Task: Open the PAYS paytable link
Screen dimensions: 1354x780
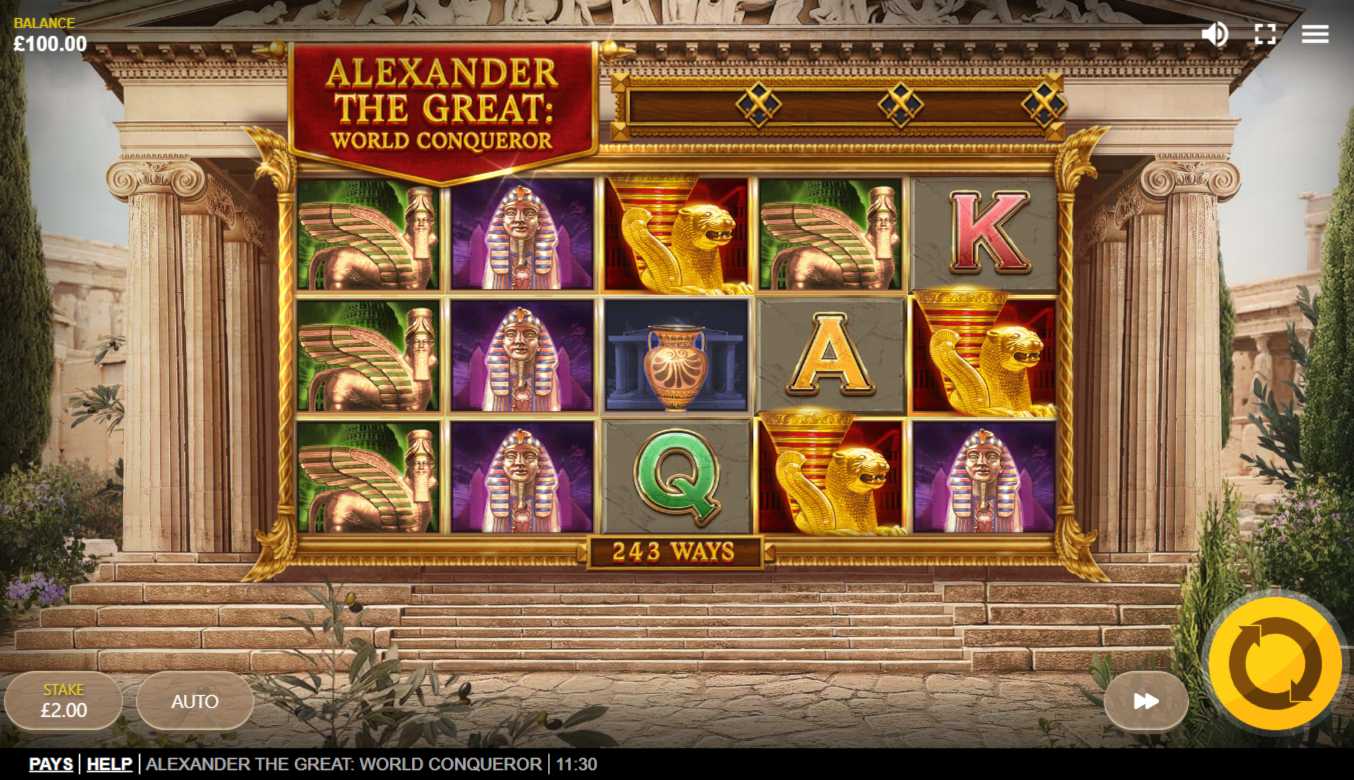Action: point(51,764)
